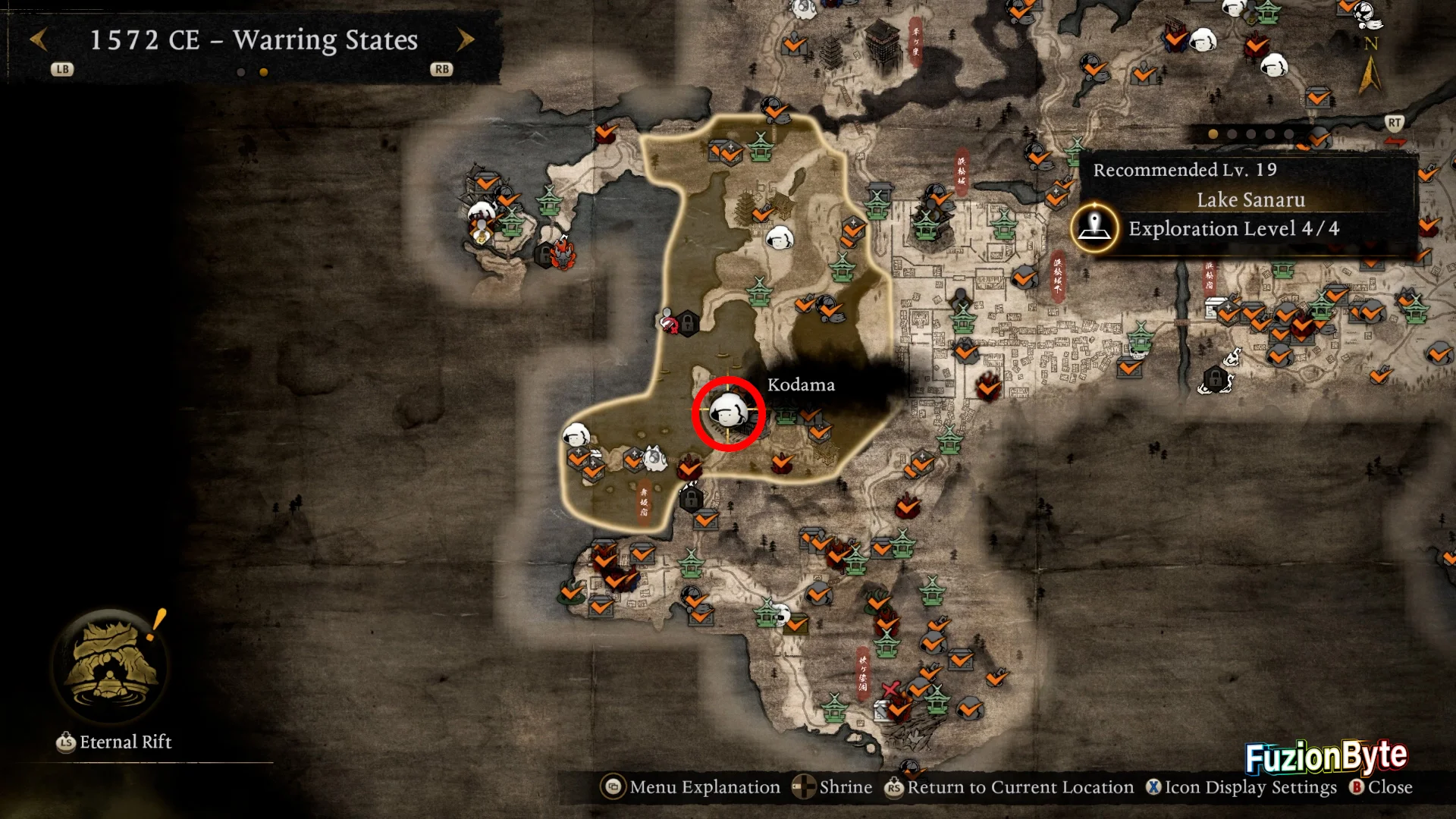Select the 1572 CE Warring States era title
Viewport: 1456px width, 819px height.
point(253,39)
